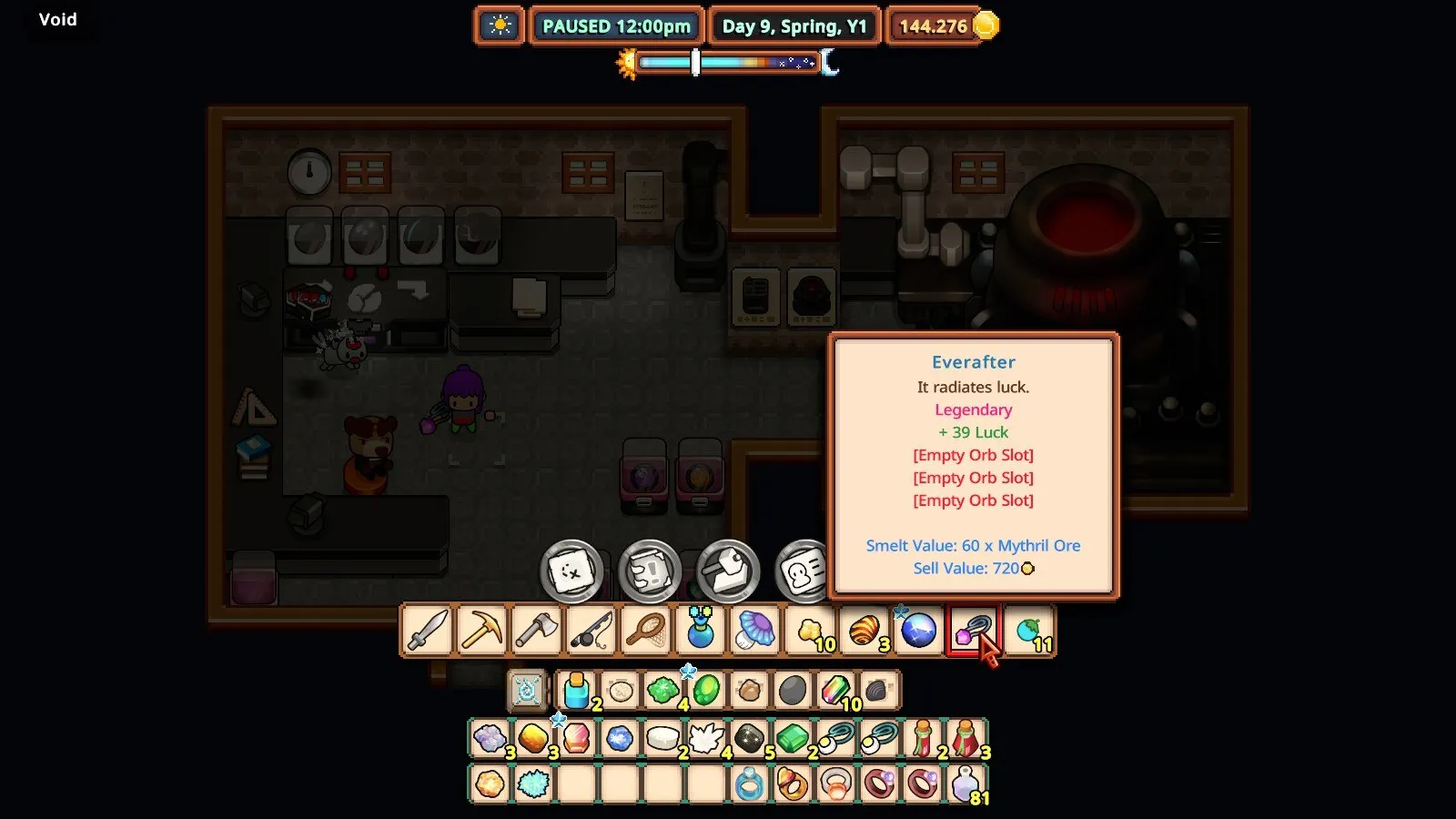
Task: Select the sword in the hotbar
Action: pos(427,630)
